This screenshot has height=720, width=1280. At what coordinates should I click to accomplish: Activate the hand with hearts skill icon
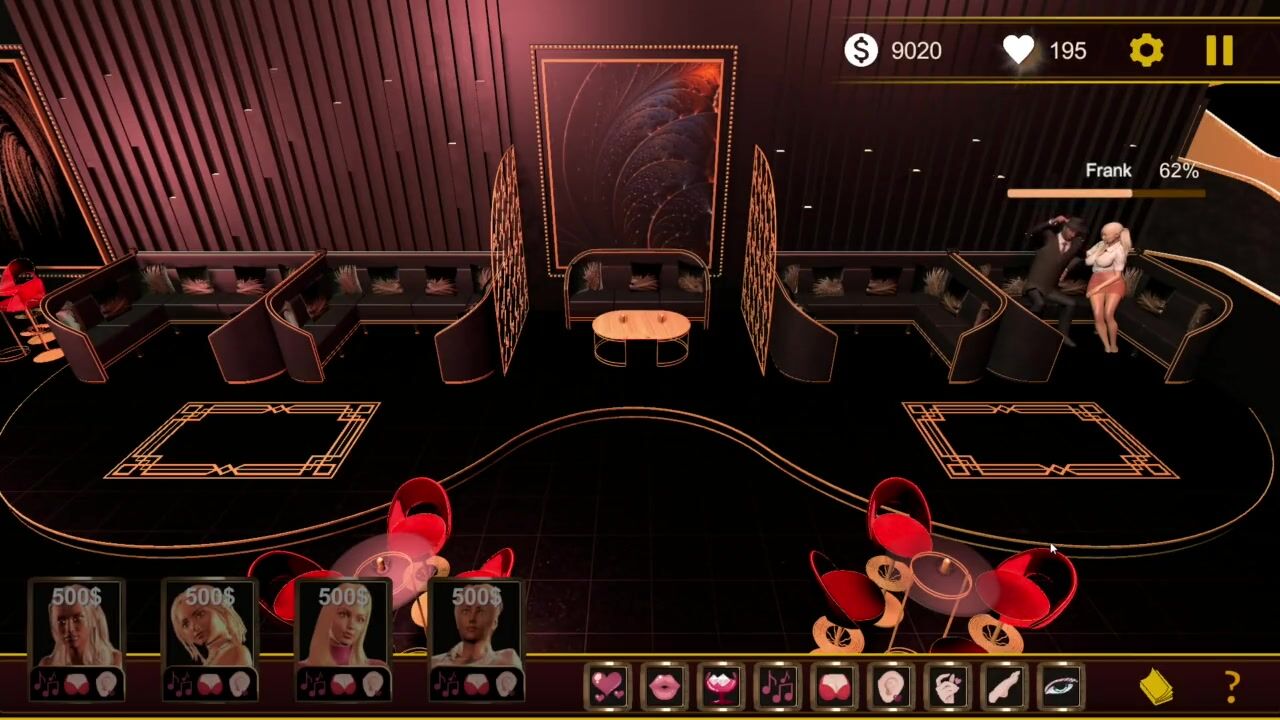tap(948, 687)
